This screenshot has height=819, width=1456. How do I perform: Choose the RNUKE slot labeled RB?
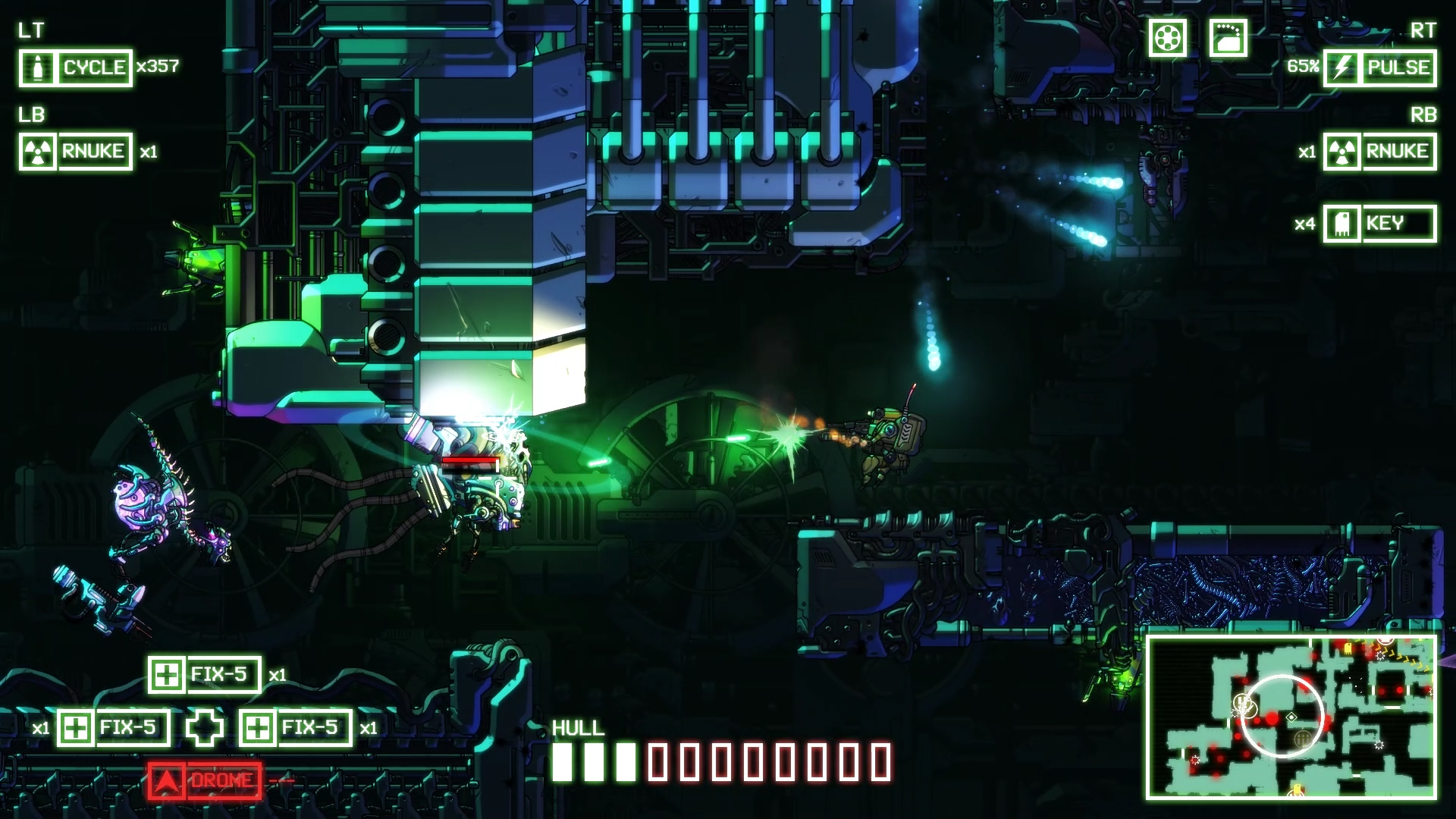(x=1379, y=152)
